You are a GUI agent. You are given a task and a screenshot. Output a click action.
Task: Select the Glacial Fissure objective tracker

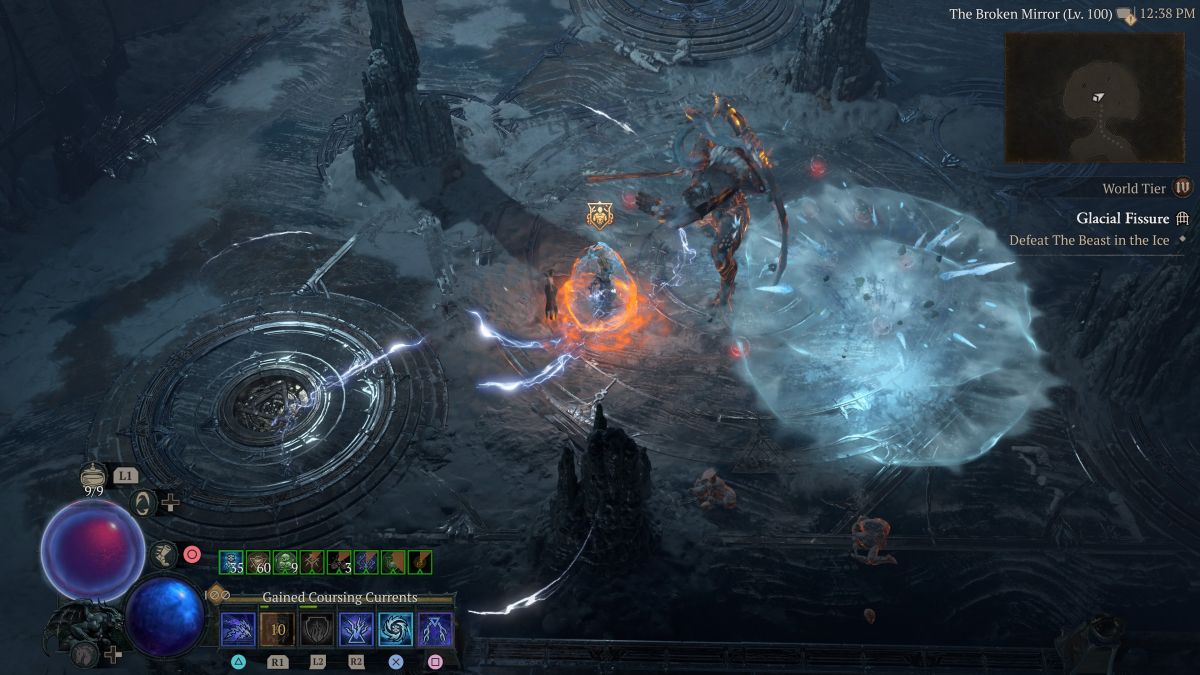(1122, 219)
